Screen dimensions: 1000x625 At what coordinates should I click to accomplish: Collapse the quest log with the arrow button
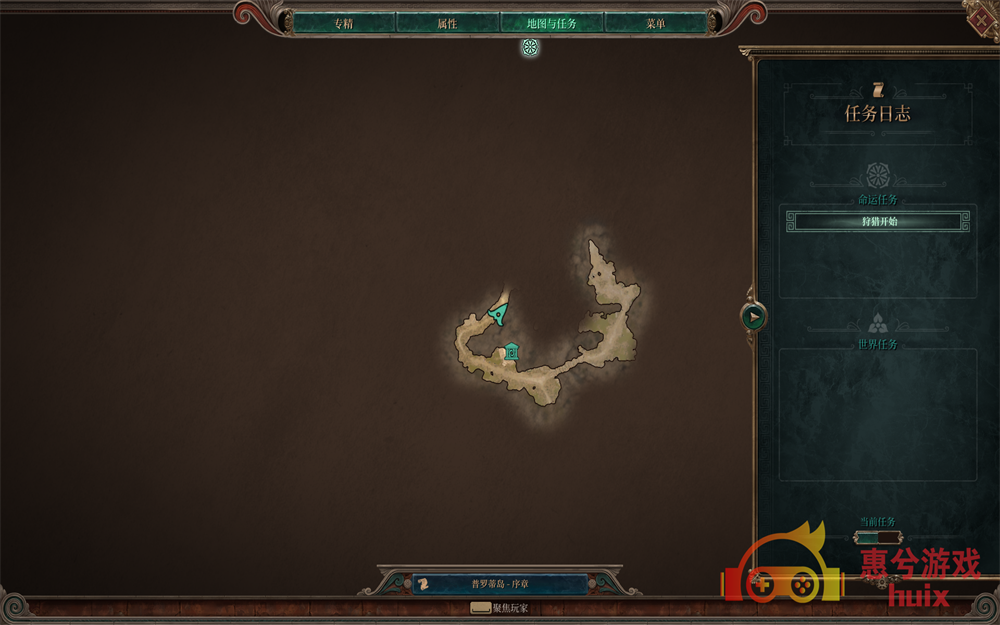point(753,317)
